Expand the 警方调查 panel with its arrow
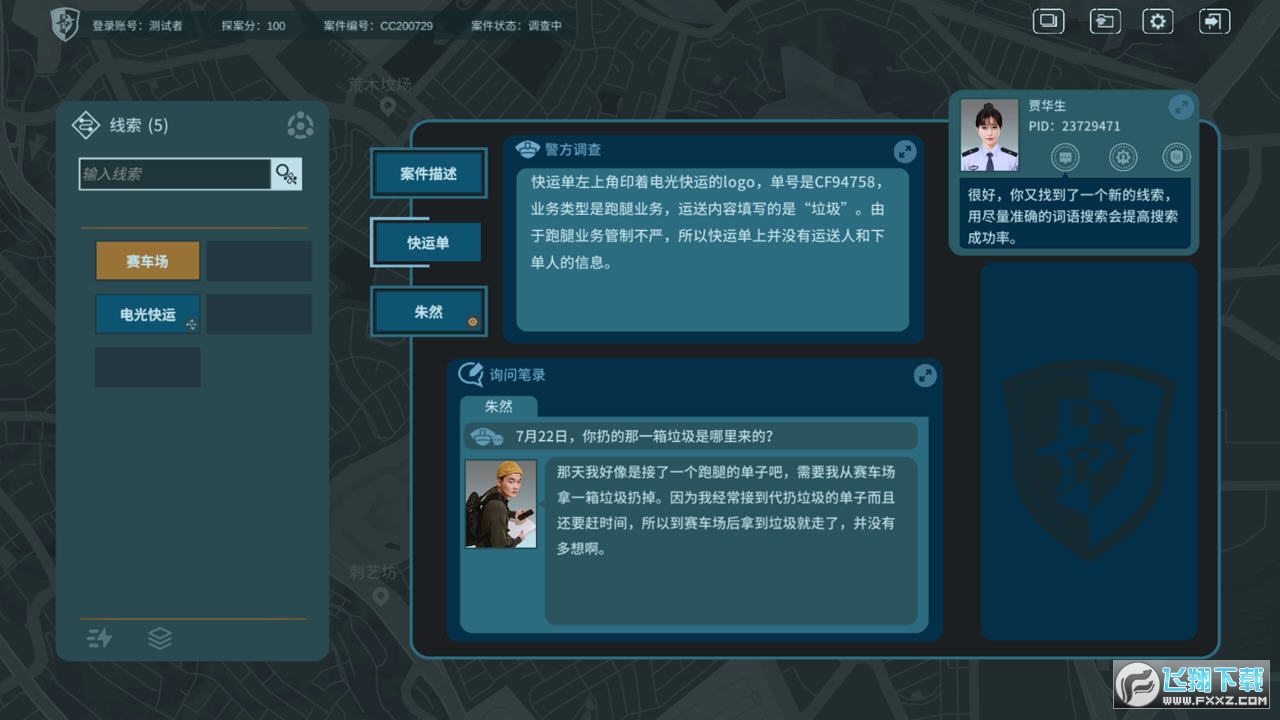 pos(905,151)
